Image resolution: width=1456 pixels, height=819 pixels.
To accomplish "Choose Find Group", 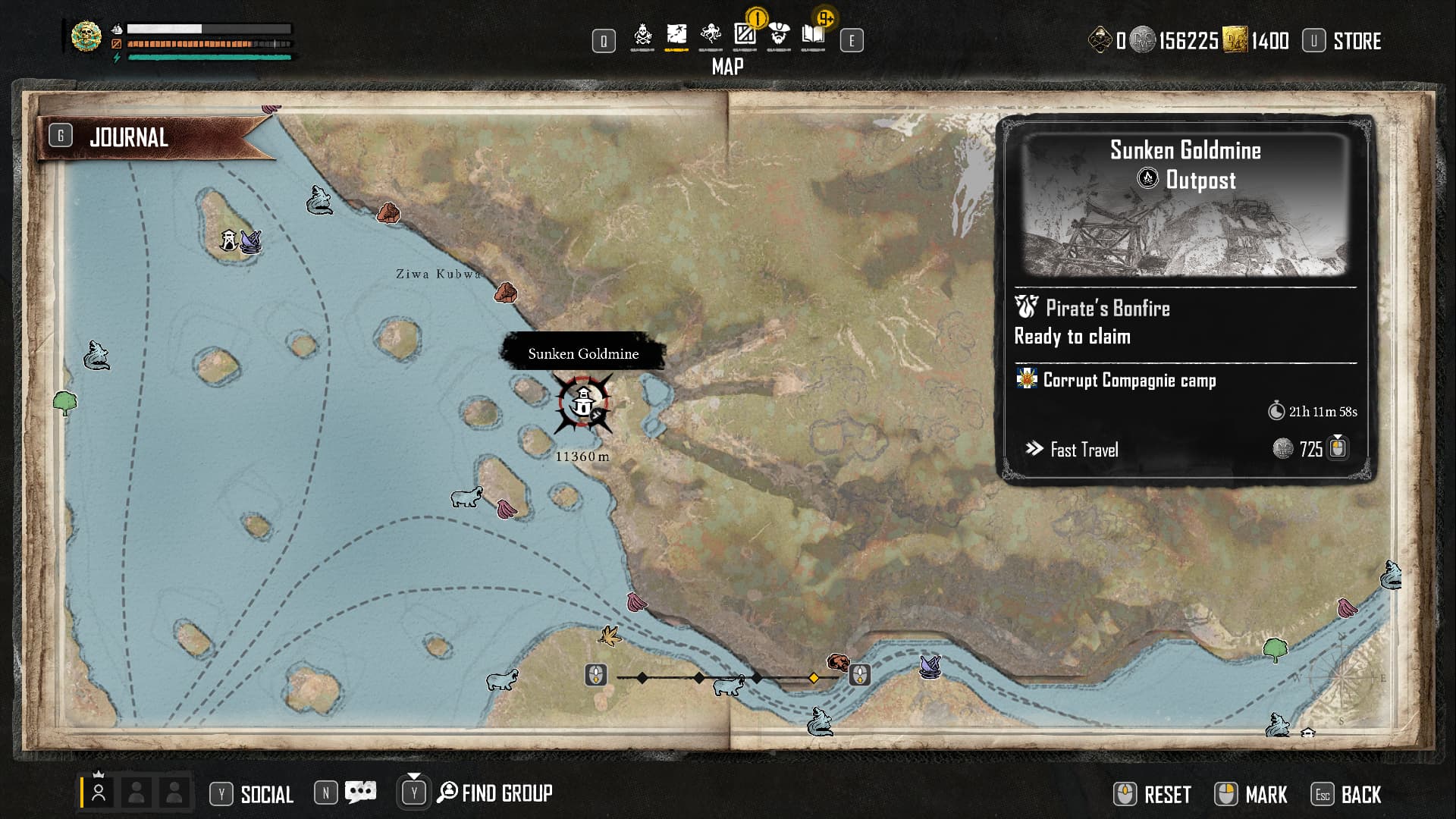I will [x=507, y=793].
